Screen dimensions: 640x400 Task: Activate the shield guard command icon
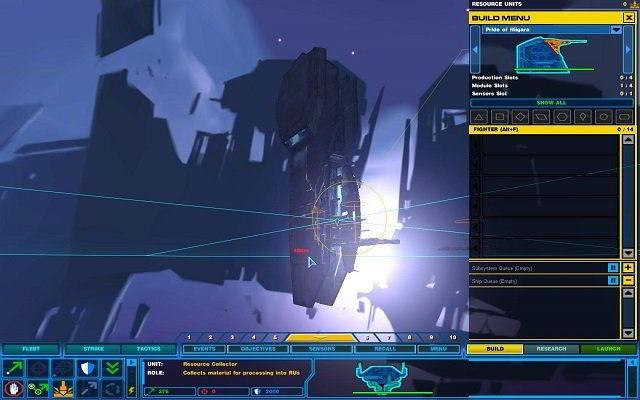tap(86, 368)
